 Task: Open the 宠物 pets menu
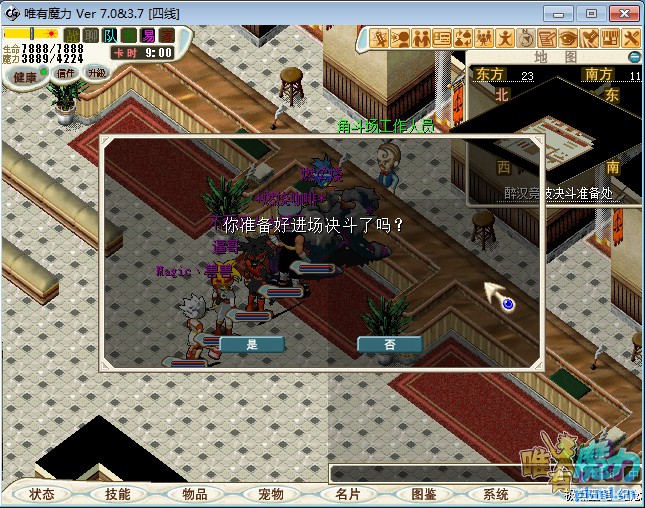pos(271,494)
